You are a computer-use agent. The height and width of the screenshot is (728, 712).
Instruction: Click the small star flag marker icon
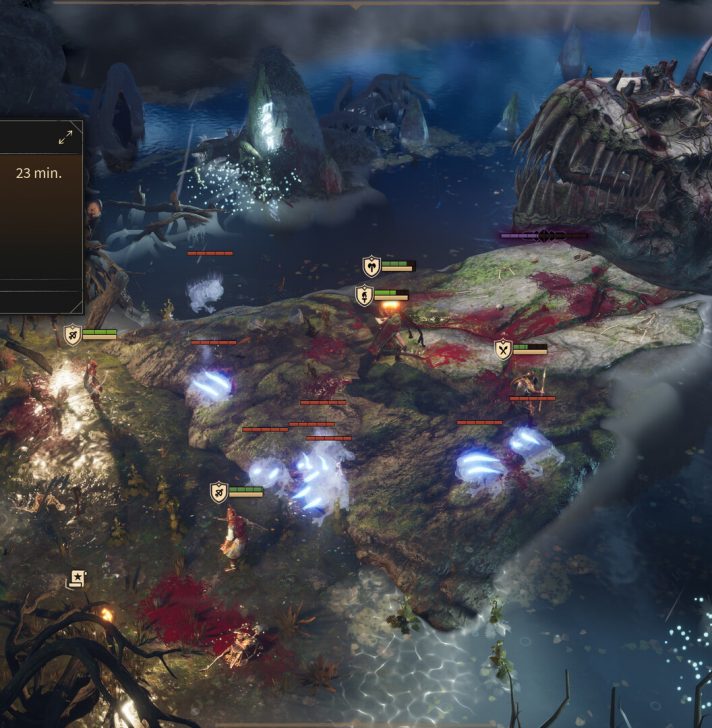[76, 579]
